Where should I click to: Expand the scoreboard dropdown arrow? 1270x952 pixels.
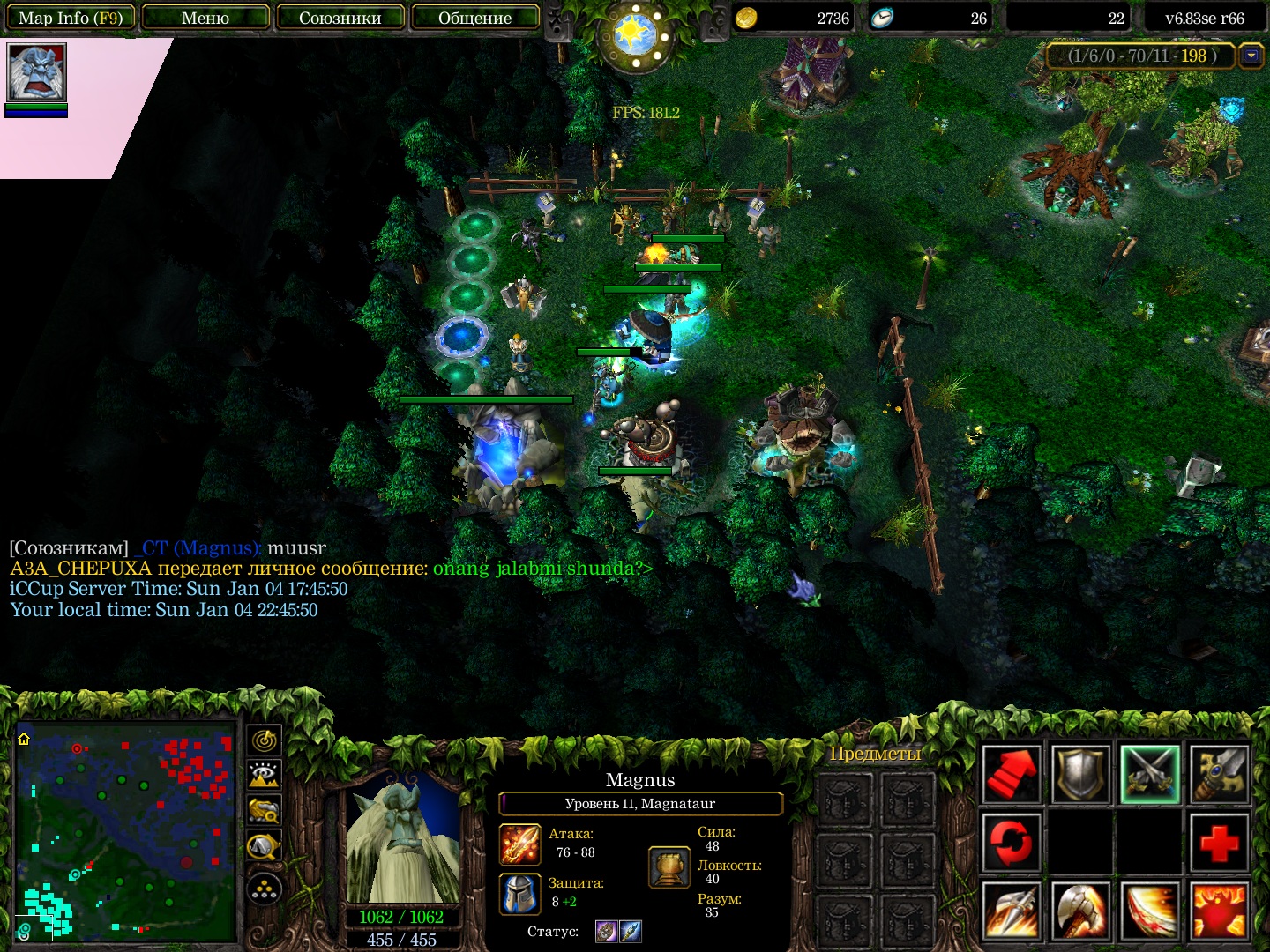(x=1251, y=56)
